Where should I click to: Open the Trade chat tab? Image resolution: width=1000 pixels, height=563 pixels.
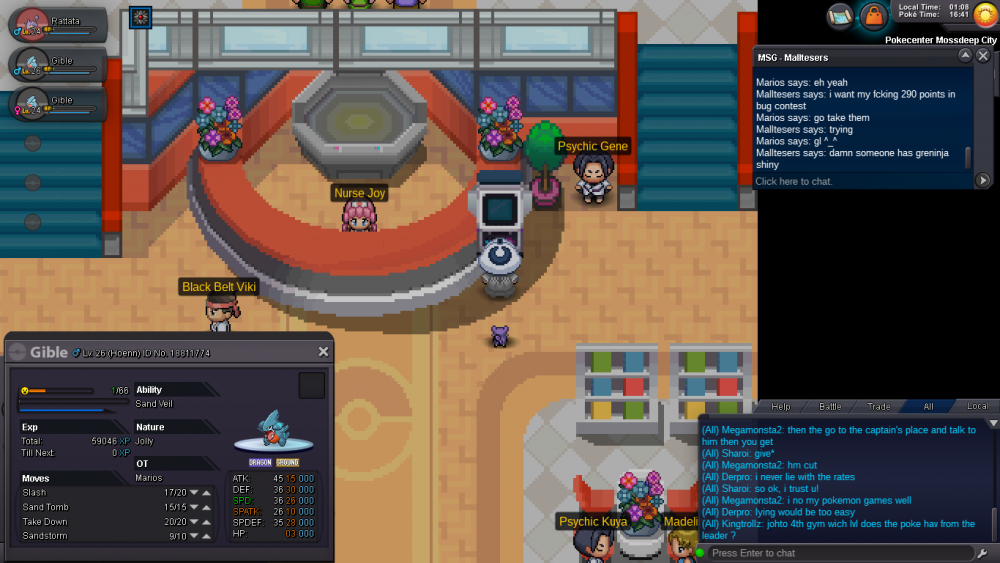tap(879, 407)
